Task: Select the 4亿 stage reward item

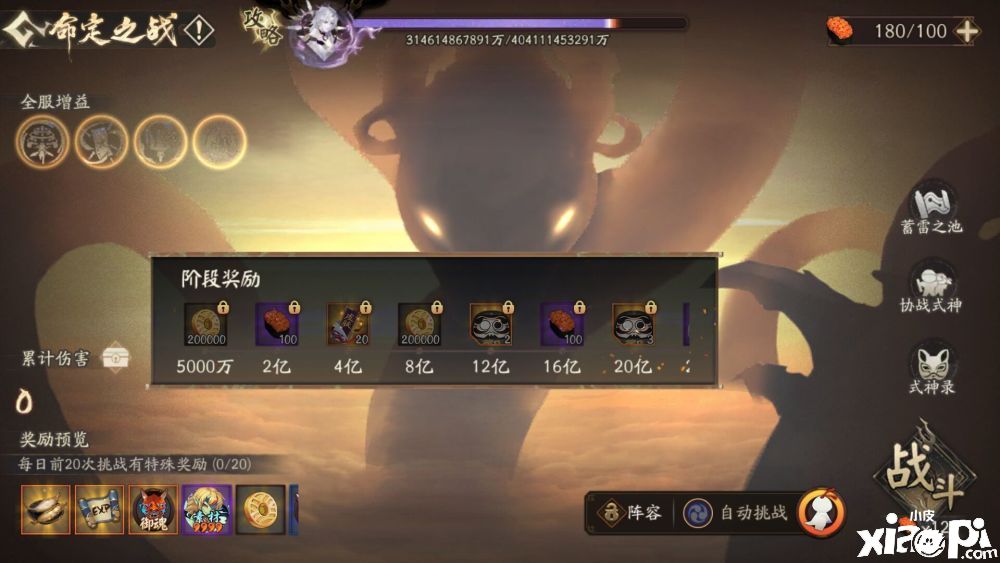Action: (348, 324)
